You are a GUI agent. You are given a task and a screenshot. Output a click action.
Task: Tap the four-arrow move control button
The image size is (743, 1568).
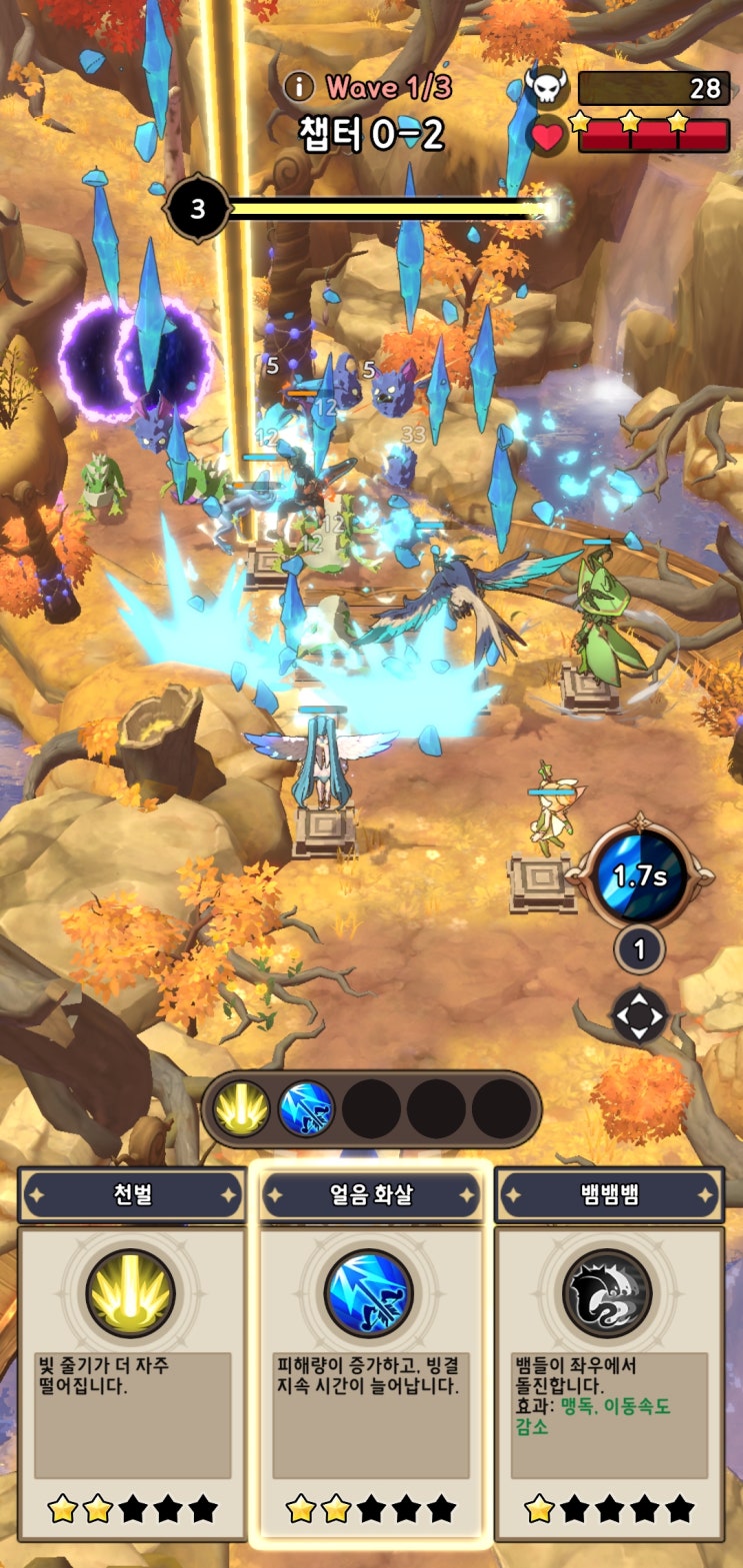[639, 1017]
